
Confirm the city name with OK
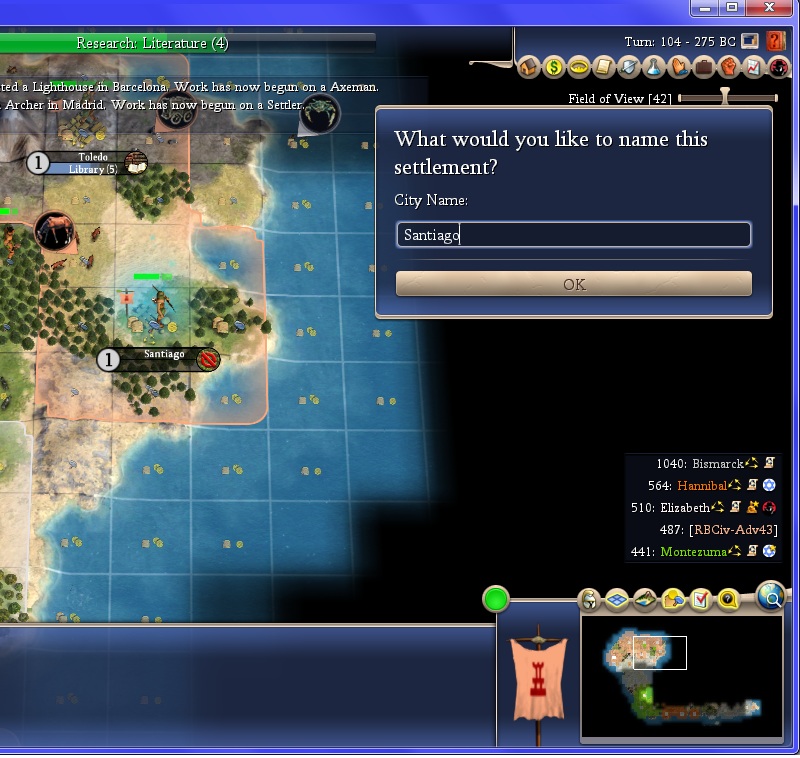pos(573,284)
